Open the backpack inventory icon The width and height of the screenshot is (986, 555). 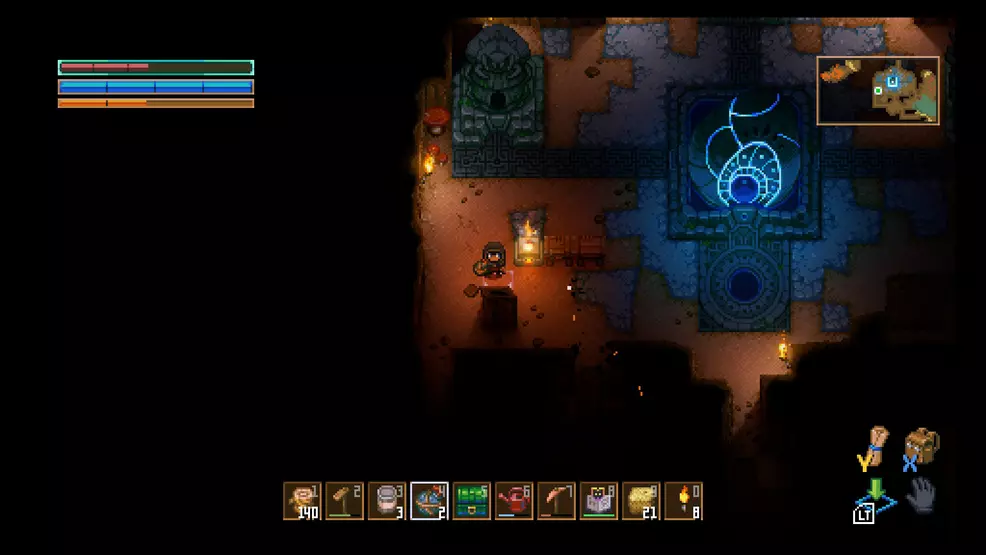[x=921, y=447]
